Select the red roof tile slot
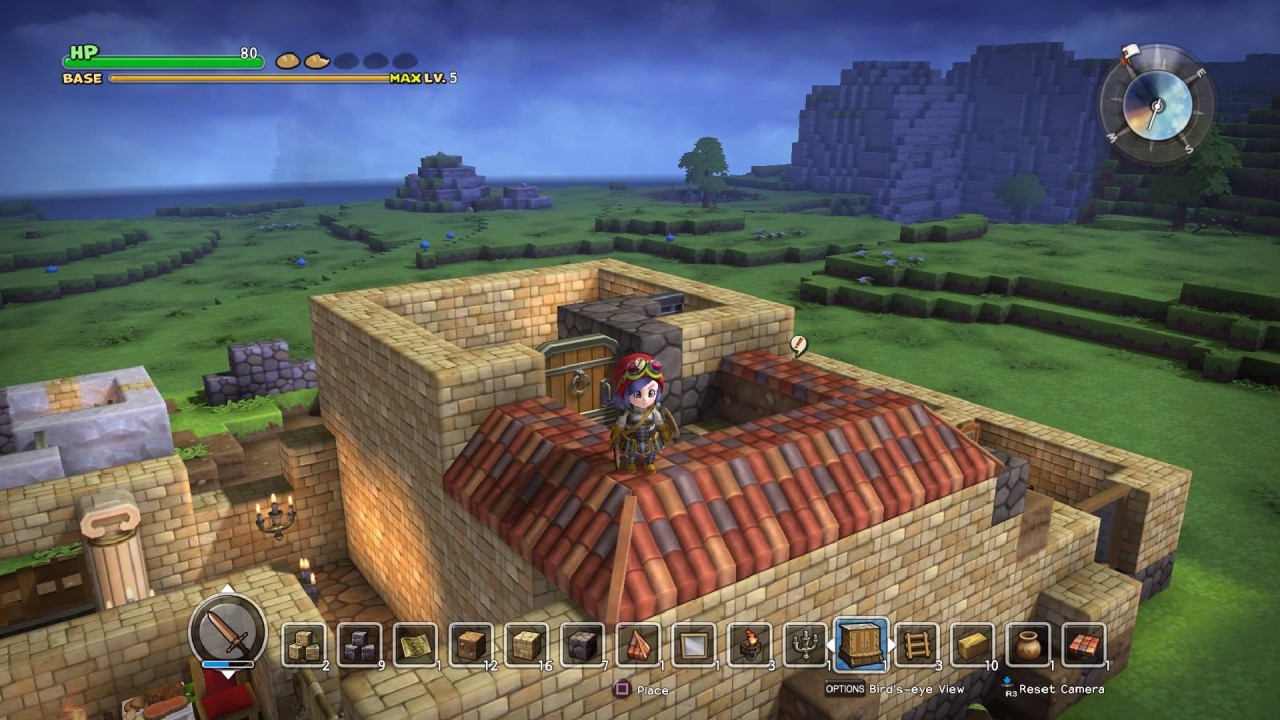1280x720 pixels. click(1083, 645)
